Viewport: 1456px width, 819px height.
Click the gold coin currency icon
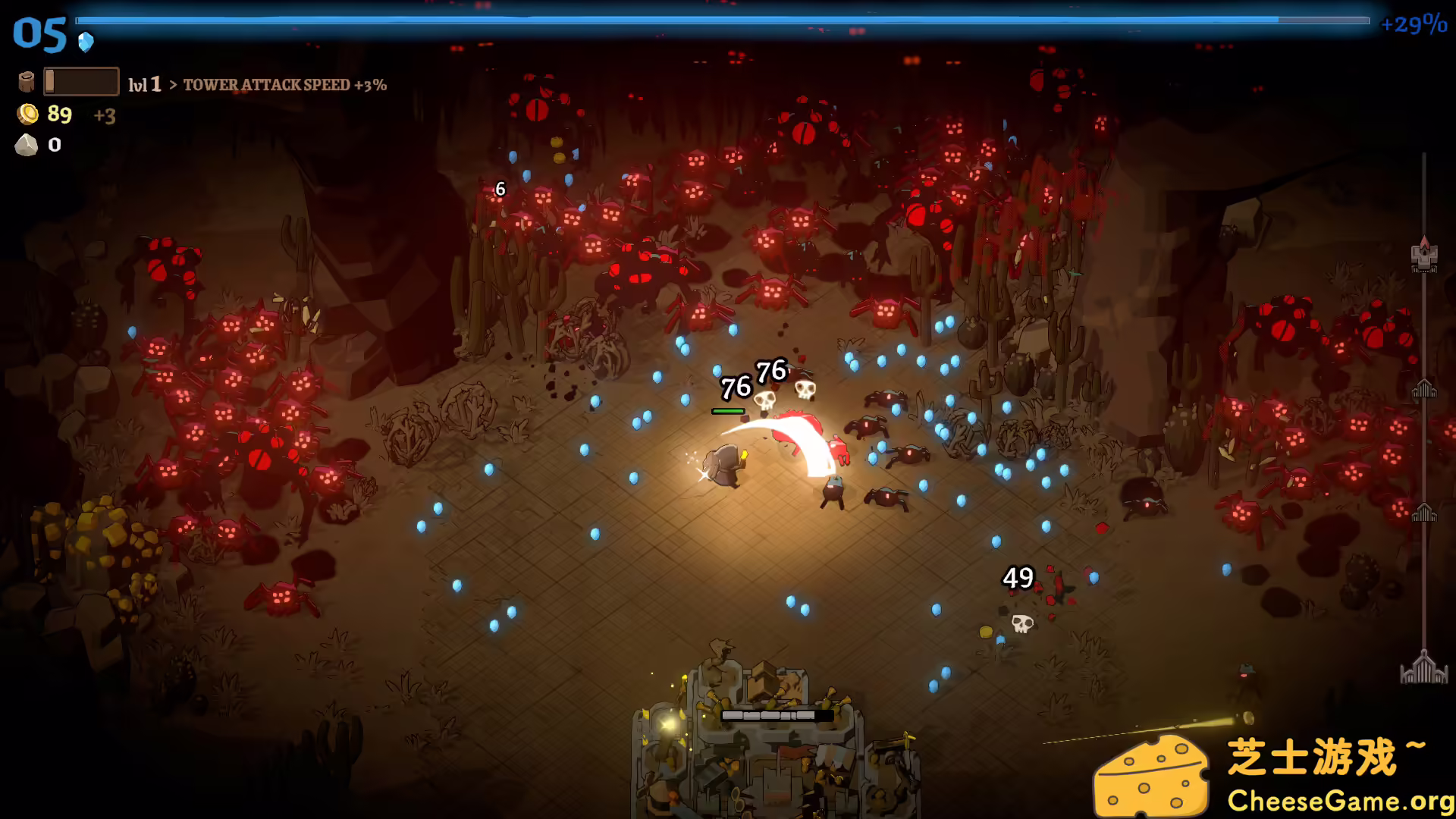click(28, 115)
